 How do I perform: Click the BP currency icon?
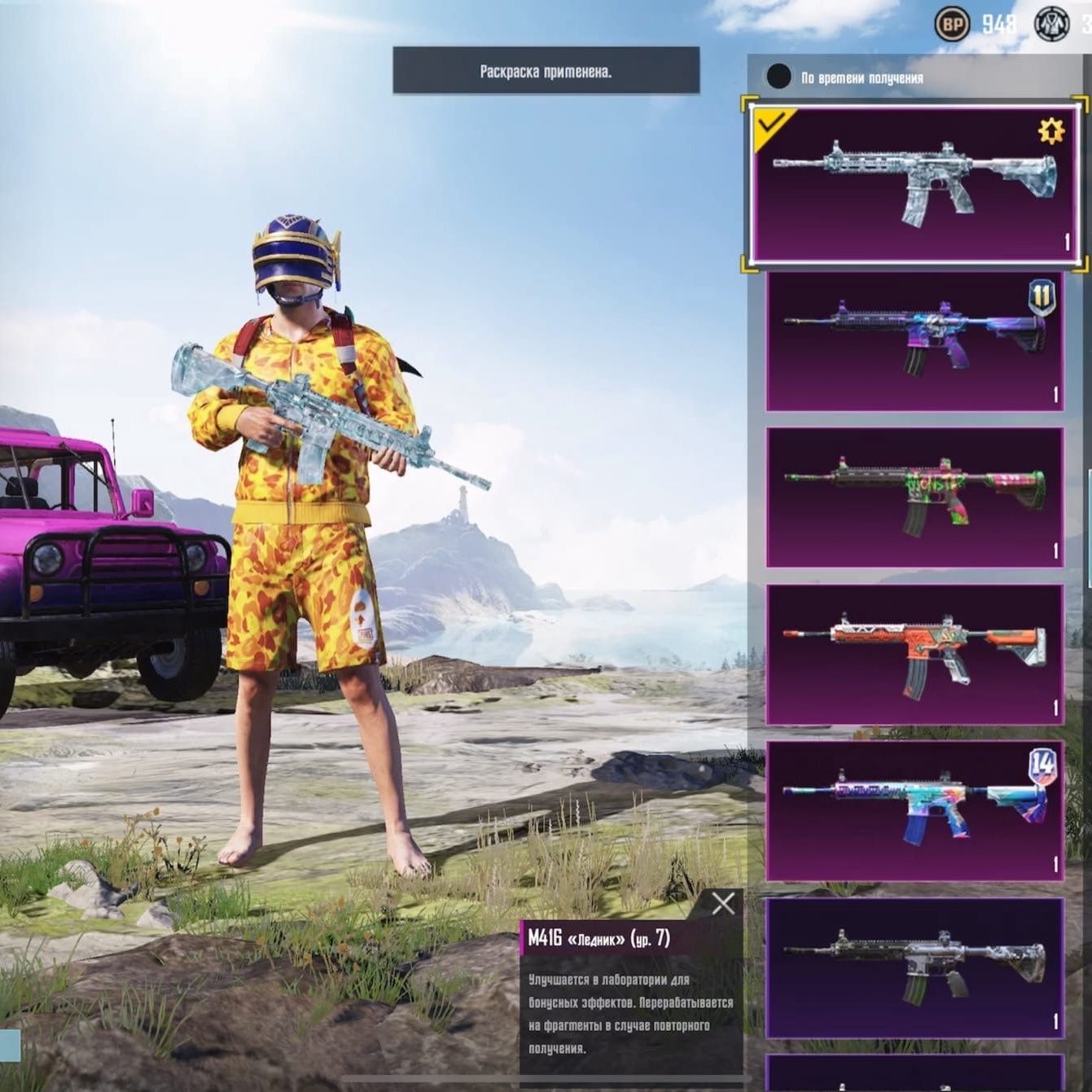(x=951, y=24)
